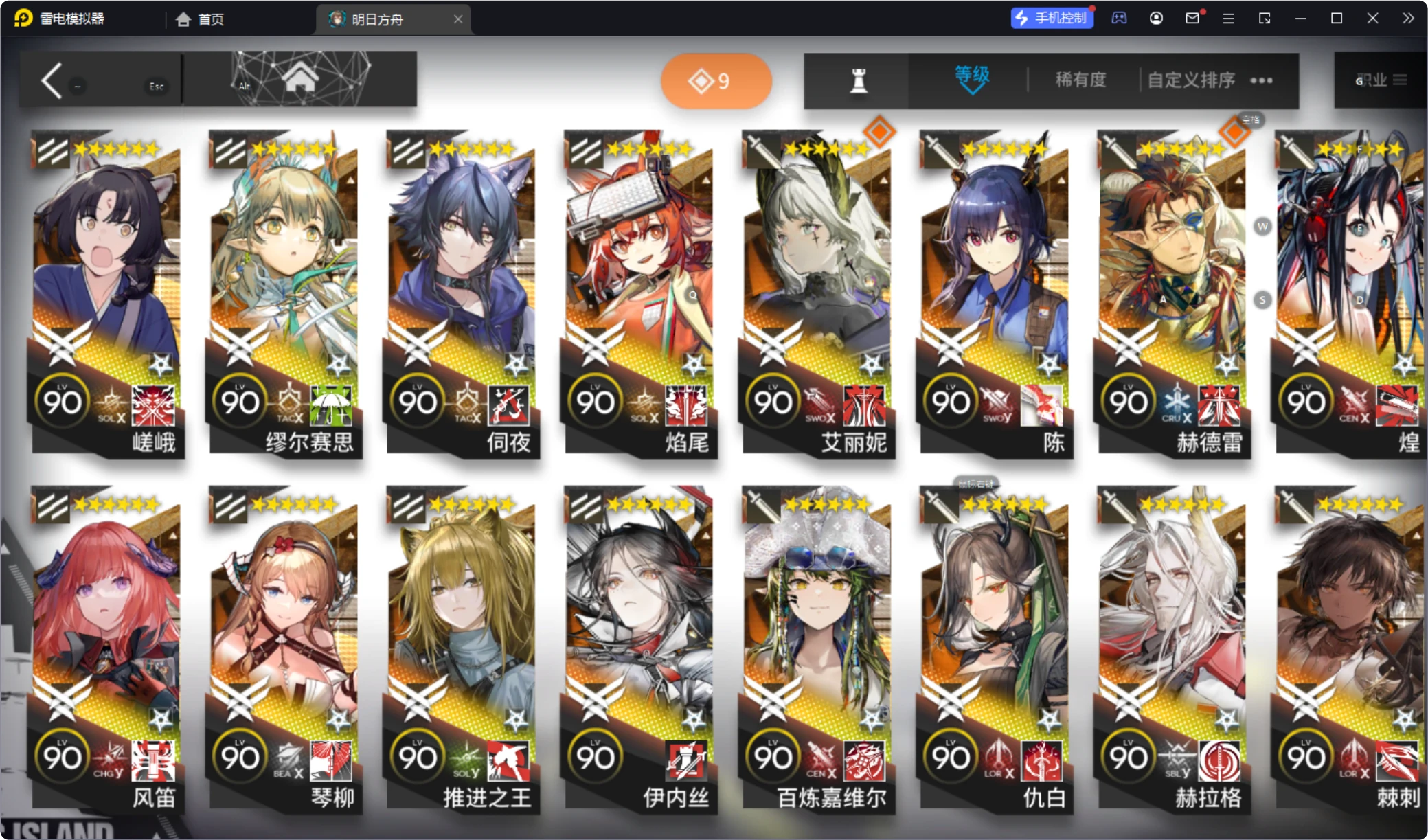Open 自定义排序 custom sorting options
Image resolution: width=1428 pixels, height=840 pixels.
[1192, 80]
